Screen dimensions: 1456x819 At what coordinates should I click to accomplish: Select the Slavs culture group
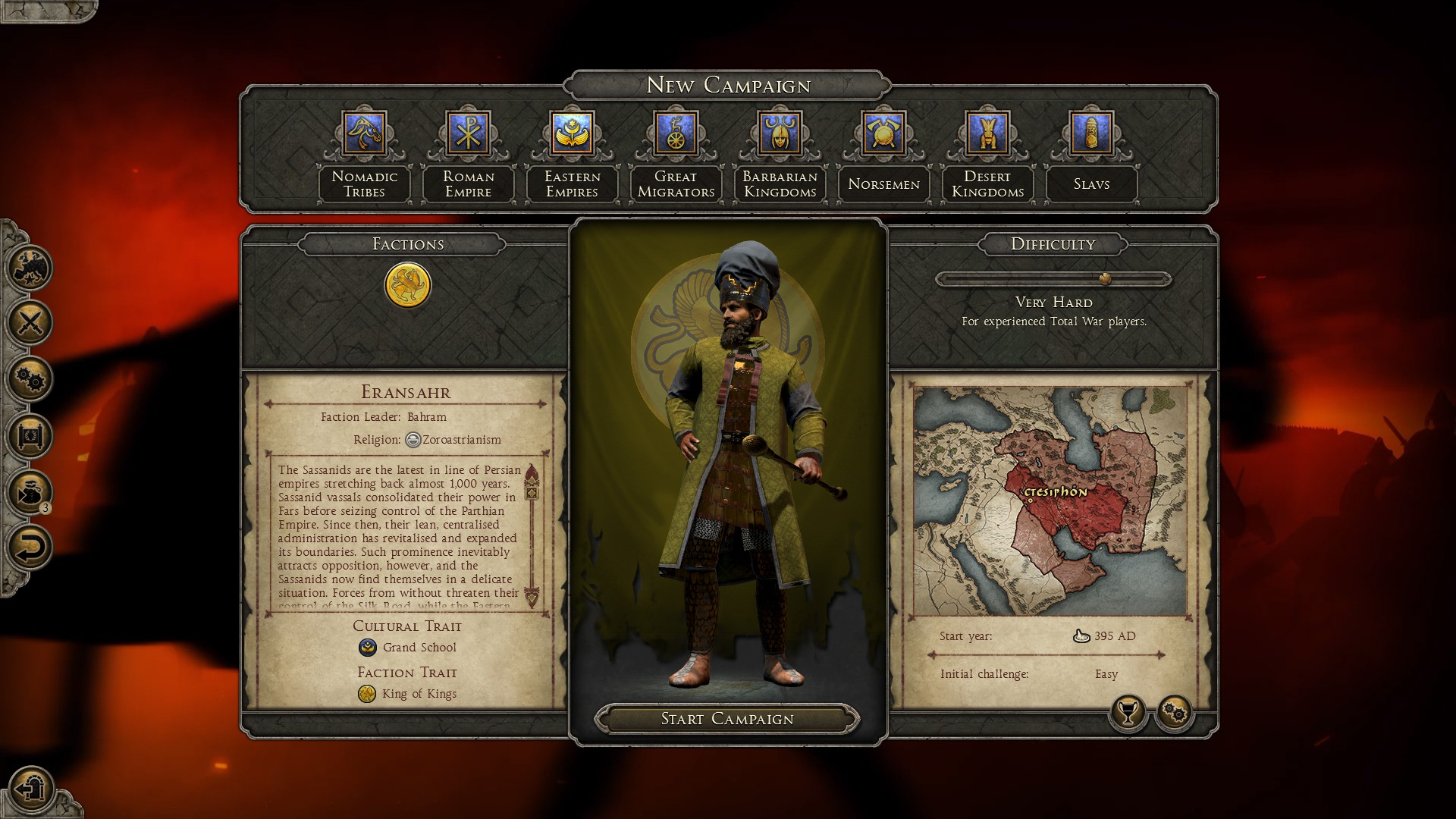(x=1091, y=133)
